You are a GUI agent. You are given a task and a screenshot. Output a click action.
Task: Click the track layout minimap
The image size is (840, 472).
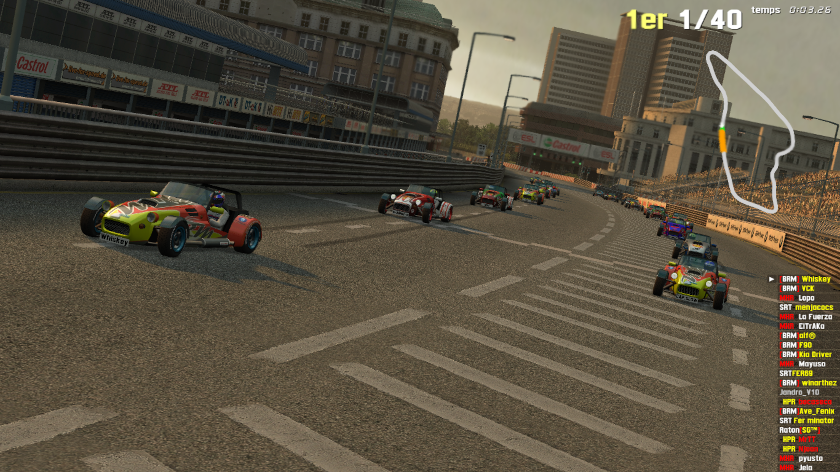click(749, 130)
